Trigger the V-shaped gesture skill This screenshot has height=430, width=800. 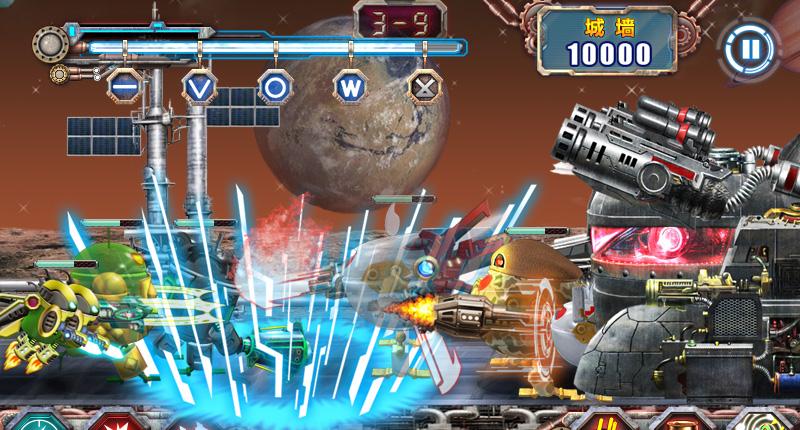(x=198, y=85)
